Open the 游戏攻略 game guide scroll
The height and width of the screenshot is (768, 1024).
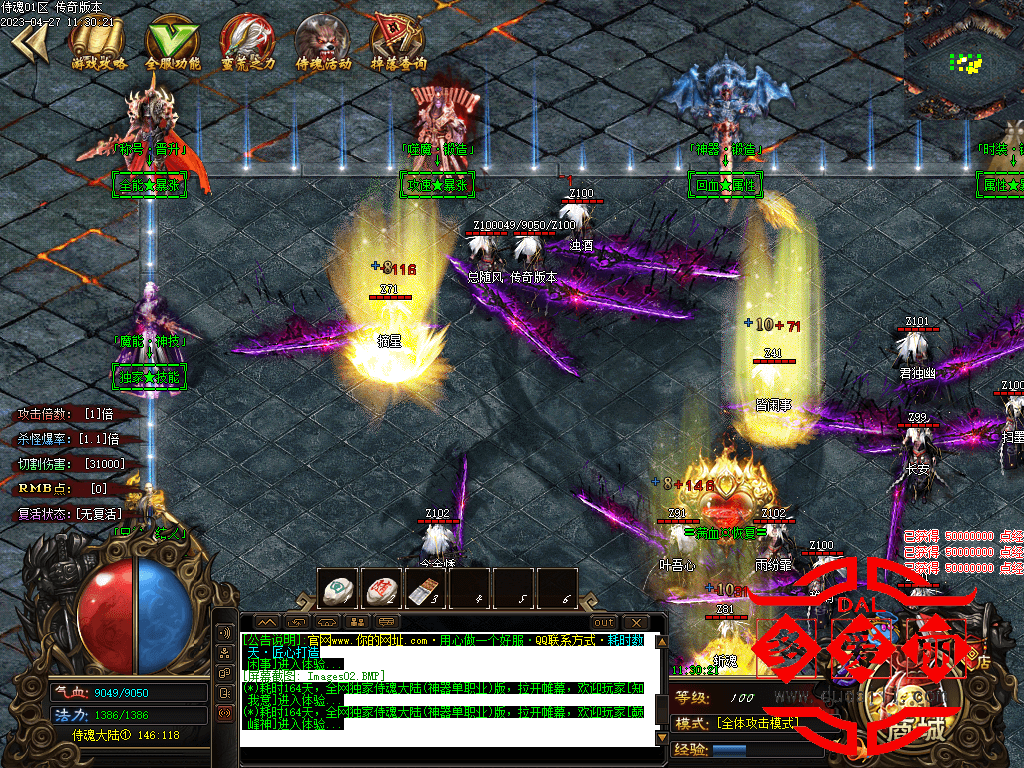(99, 43)
